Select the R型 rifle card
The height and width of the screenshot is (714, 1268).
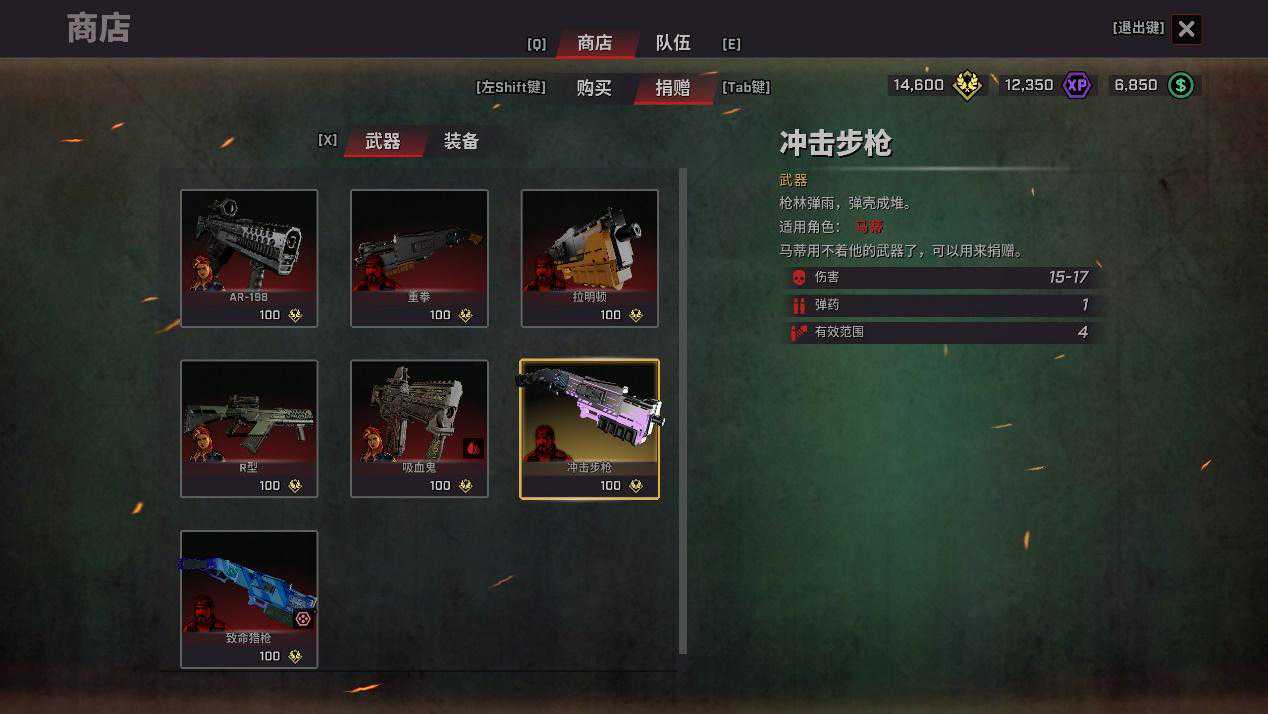(249, 428)
